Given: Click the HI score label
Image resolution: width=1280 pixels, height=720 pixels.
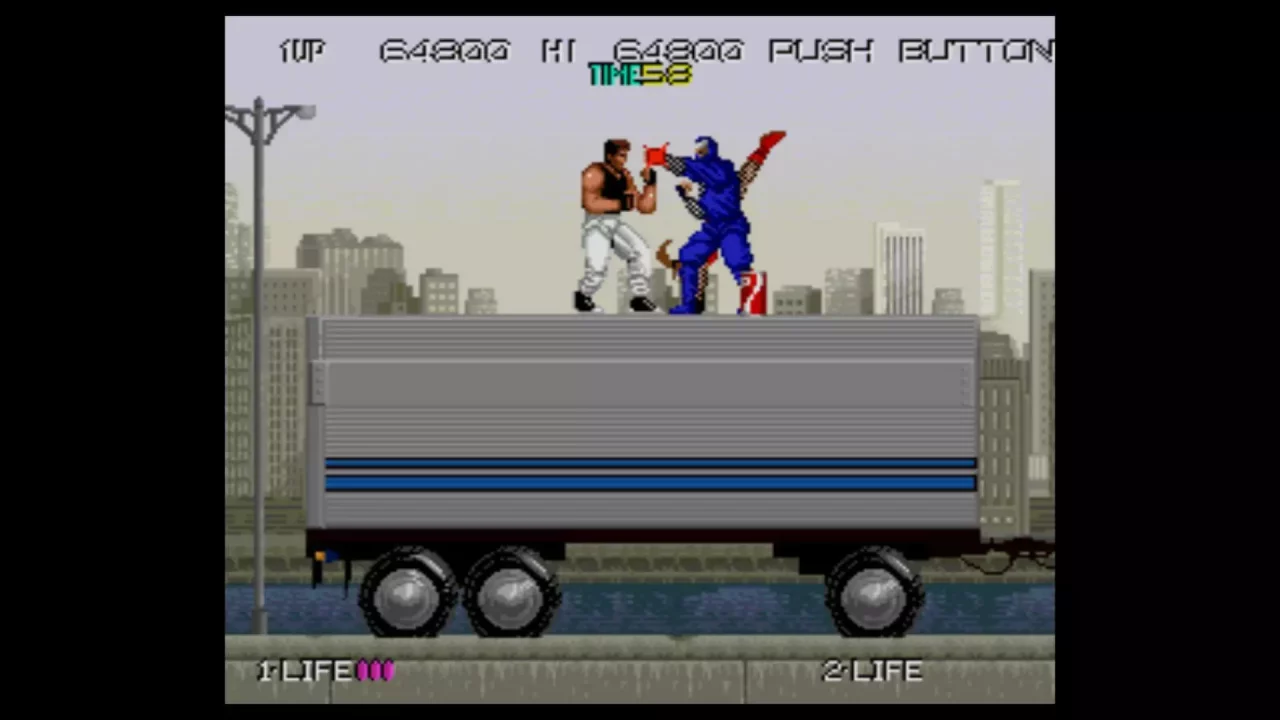Looking at the screenshot, I should coord(556,51).
